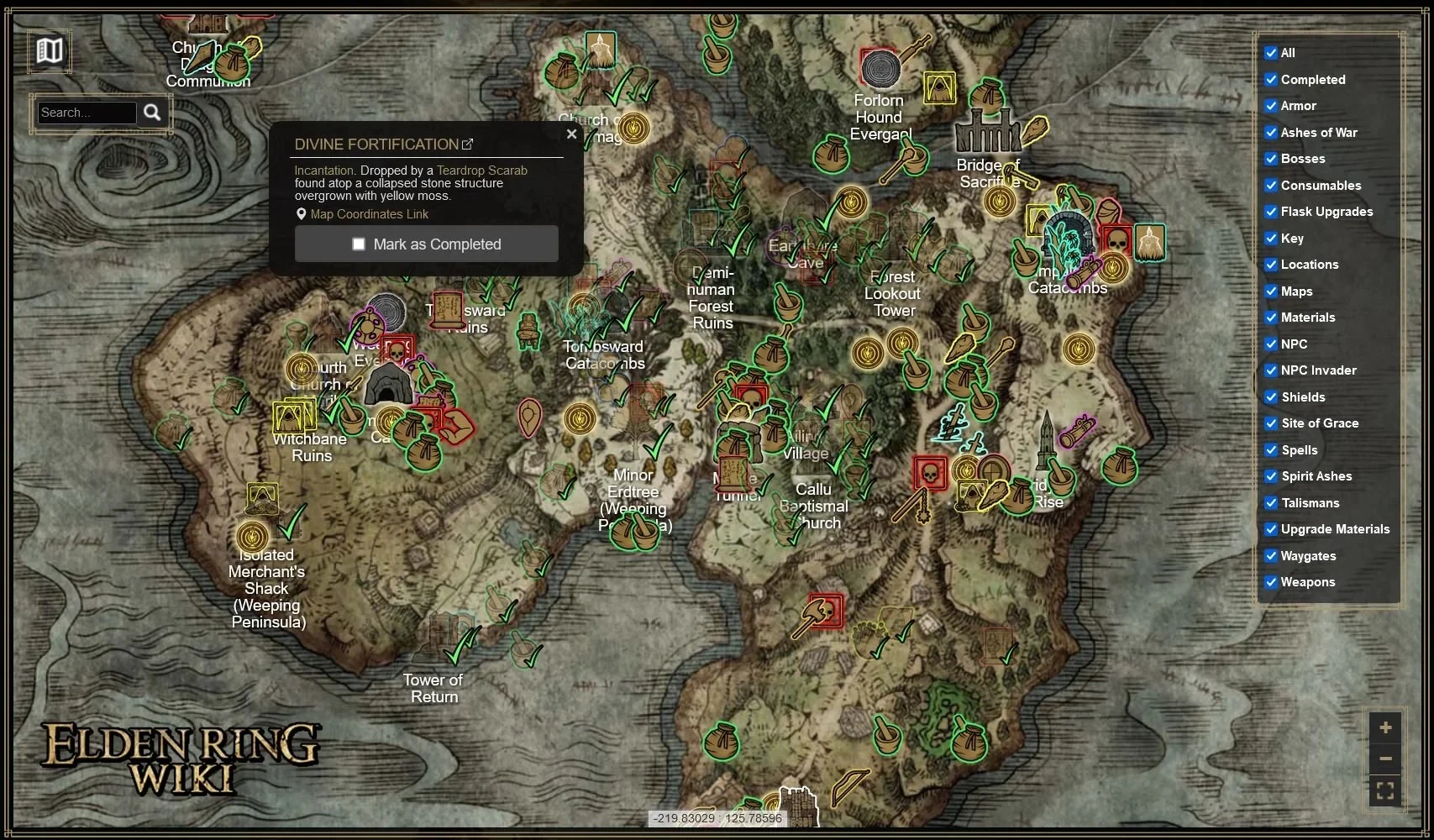The width and height of the screenshot is (1434, 840).
Task: Toggle the Bosses filter
Action: 1271,159
